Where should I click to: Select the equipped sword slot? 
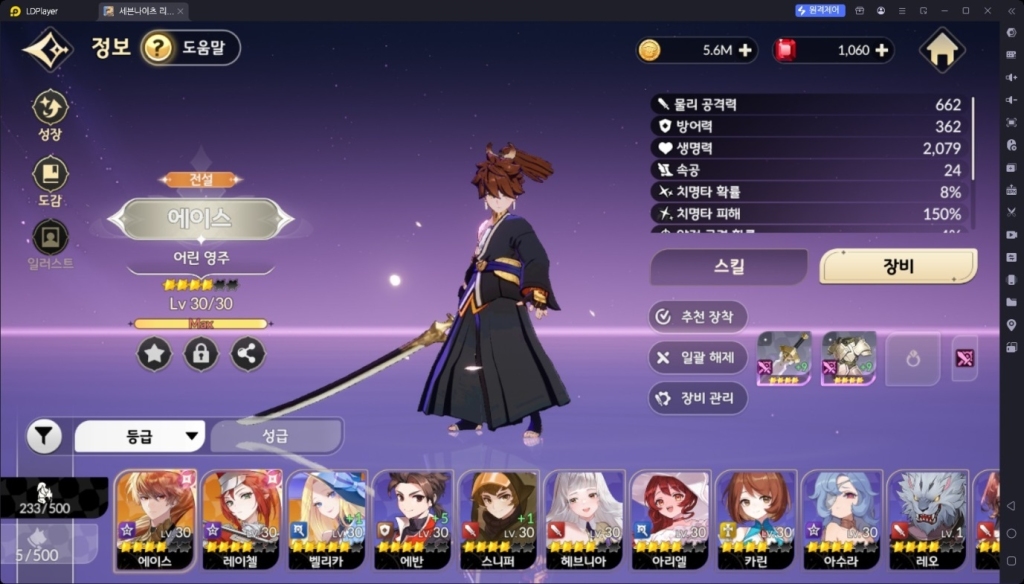(x=784, y=358)
